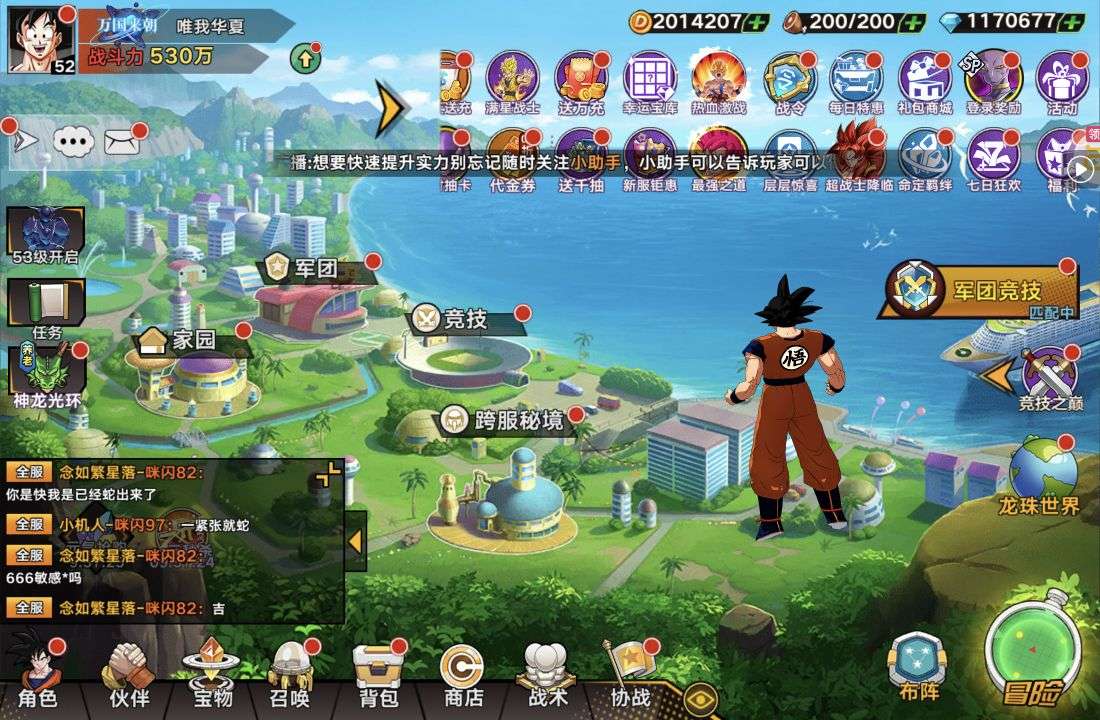Enter 龙珠世界 globe icon
The width and height of the screenshot is (1100, 720).
[1041, 475]
